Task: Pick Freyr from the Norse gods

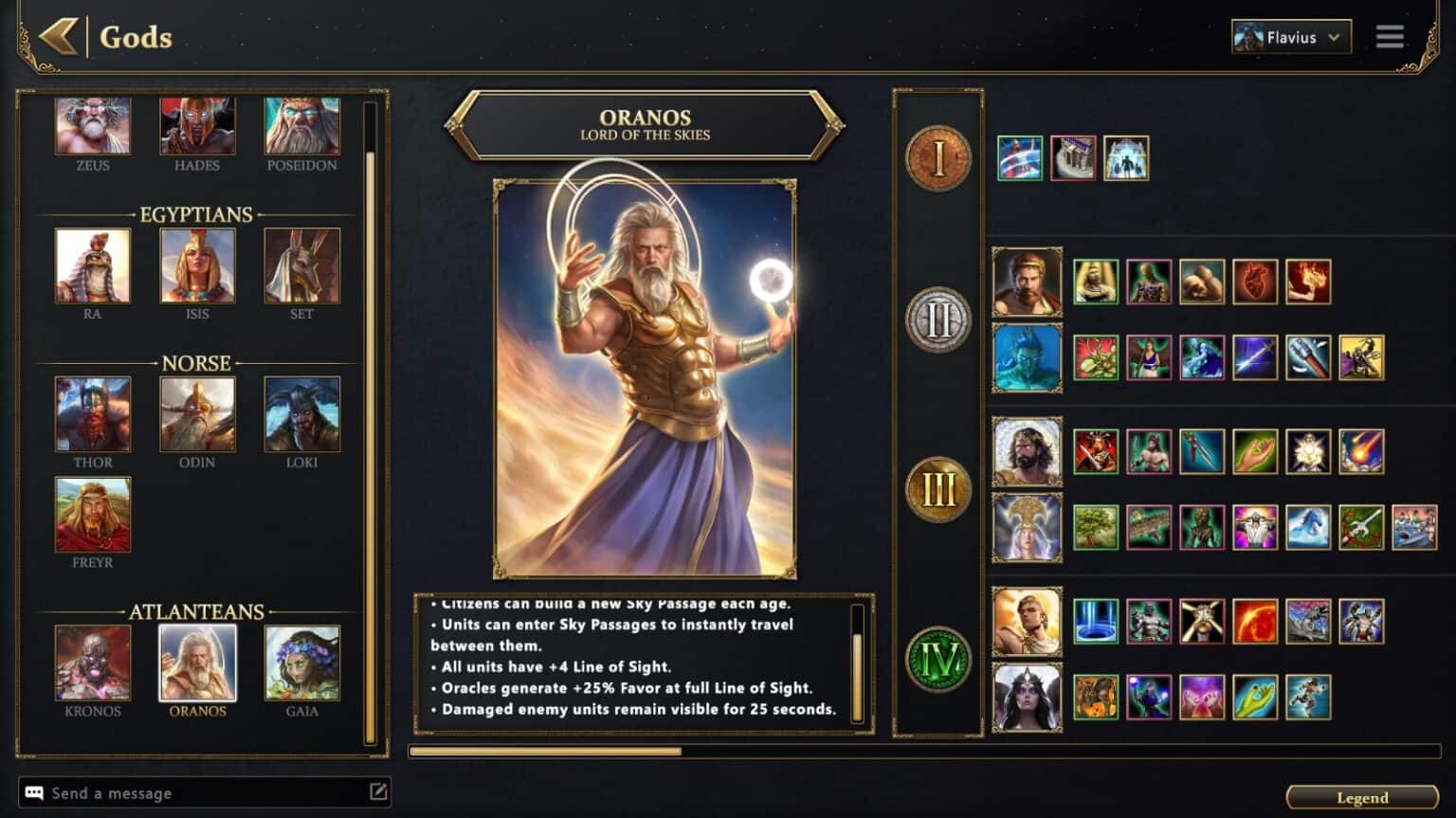Action: coord(93,515)
